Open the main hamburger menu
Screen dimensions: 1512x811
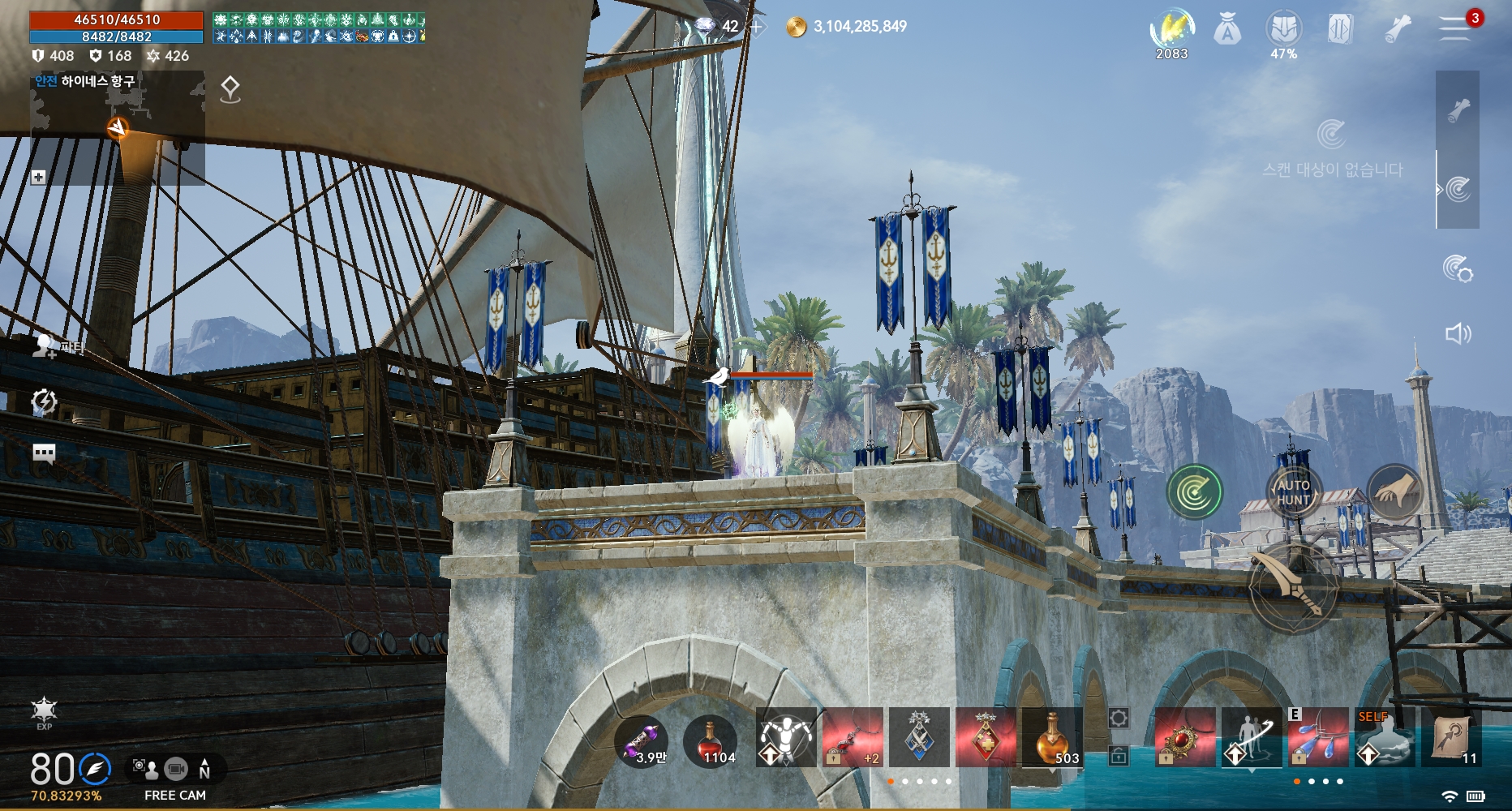pyautogui.click(x=1455, y=28)
